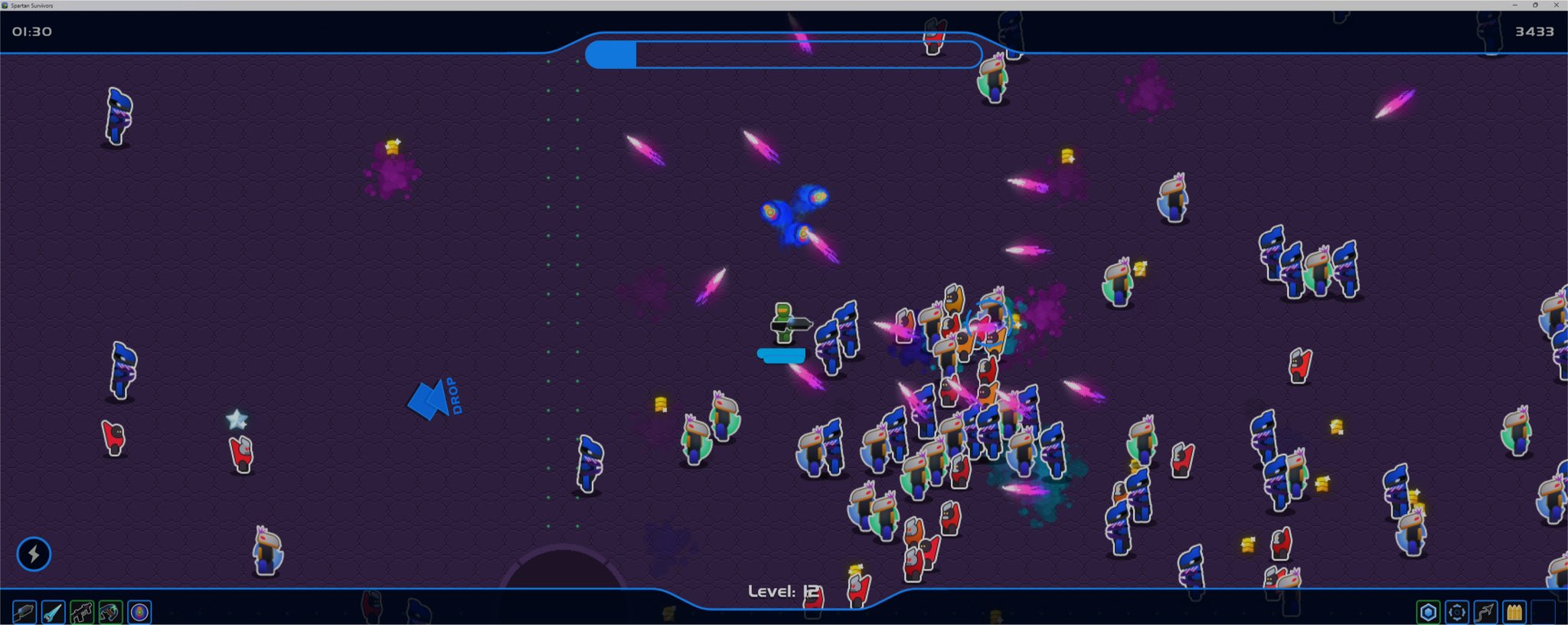
Task: Choose the curved plasma weapon slot
Action: [110, 612]
